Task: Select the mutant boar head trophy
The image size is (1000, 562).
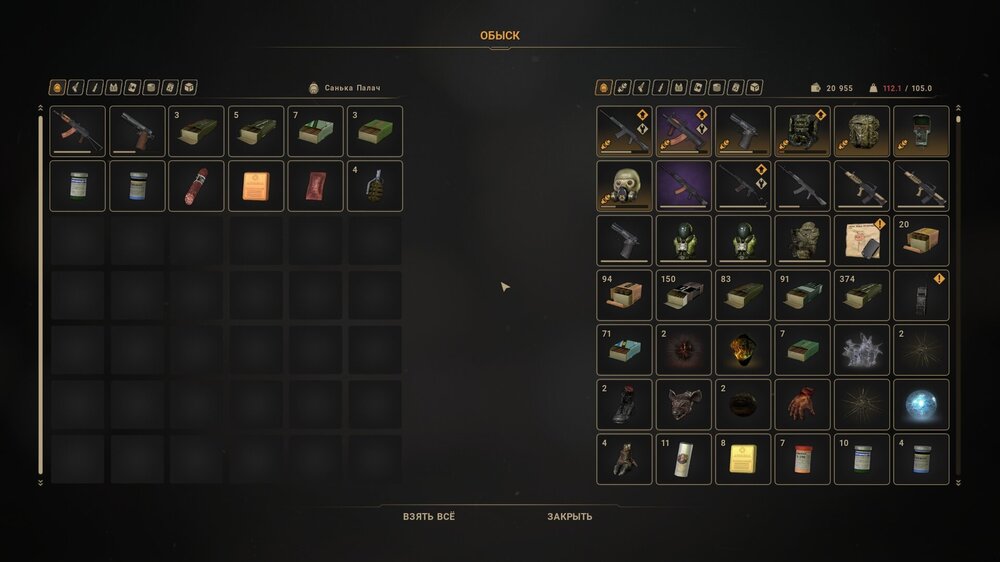Action: point(684,404)
